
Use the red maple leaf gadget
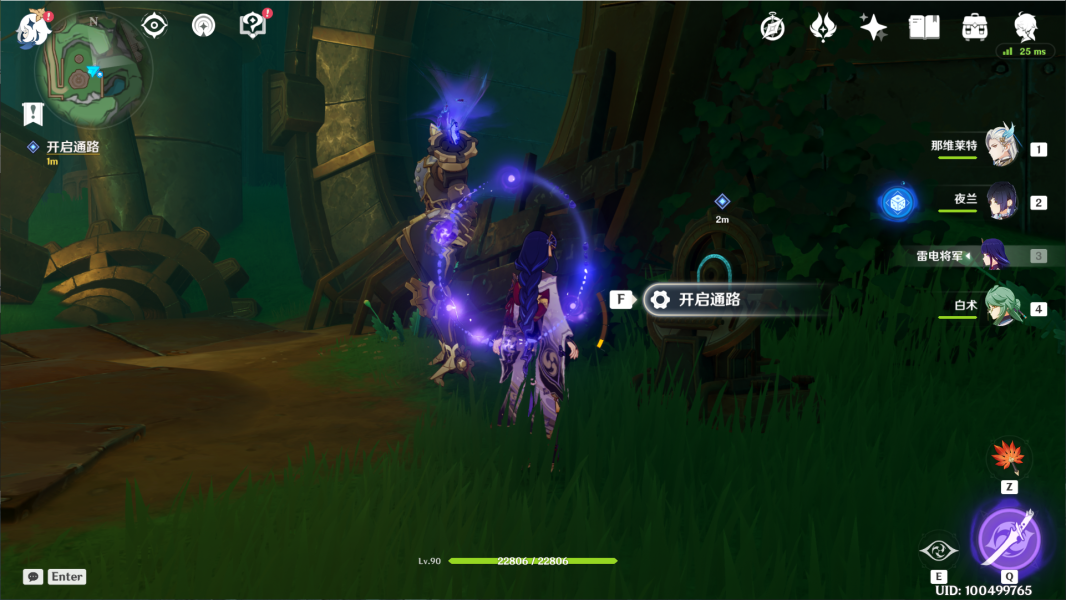[x=1008, y=457]
